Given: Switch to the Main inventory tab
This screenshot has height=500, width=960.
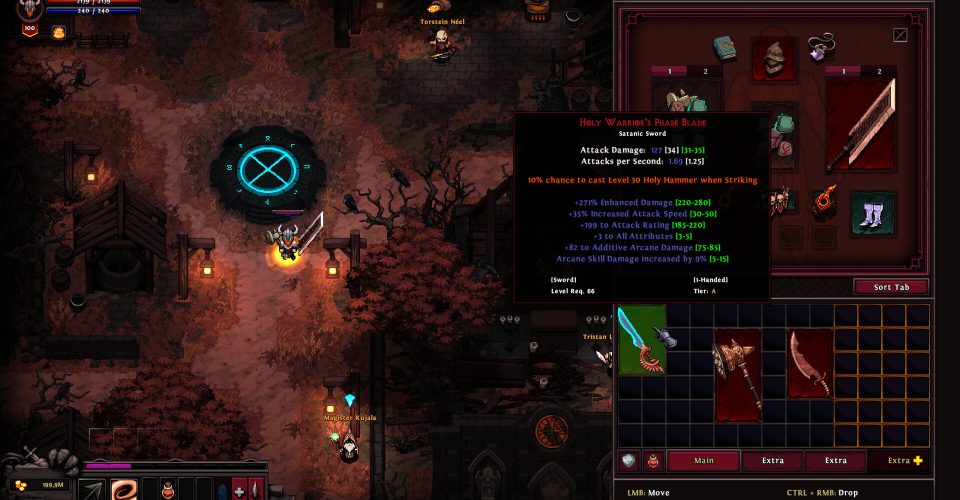Looking at the screenshot, I should coord(704,461).
